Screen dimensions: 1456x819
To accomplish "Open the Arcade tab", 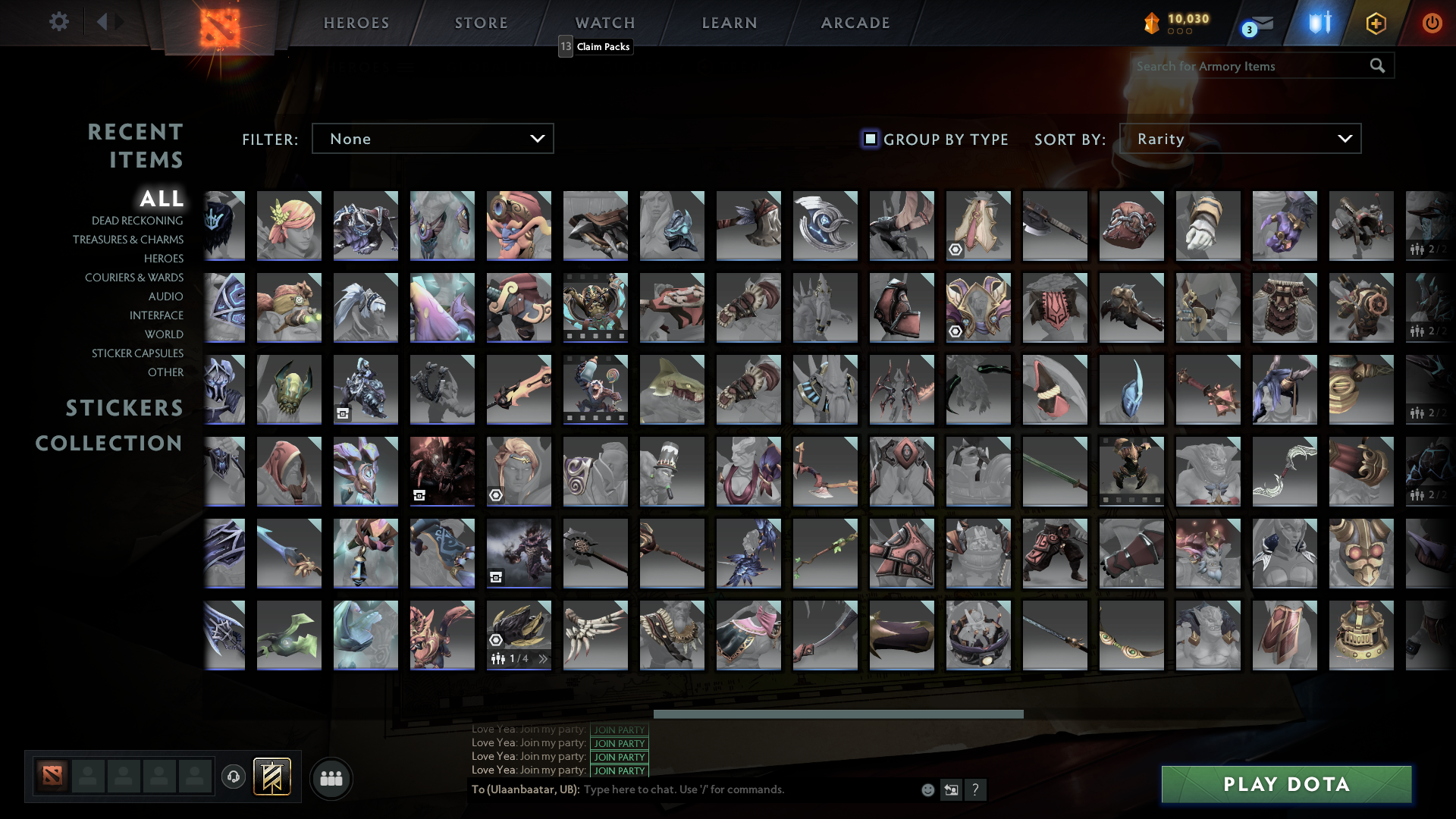I will (854, 22).
